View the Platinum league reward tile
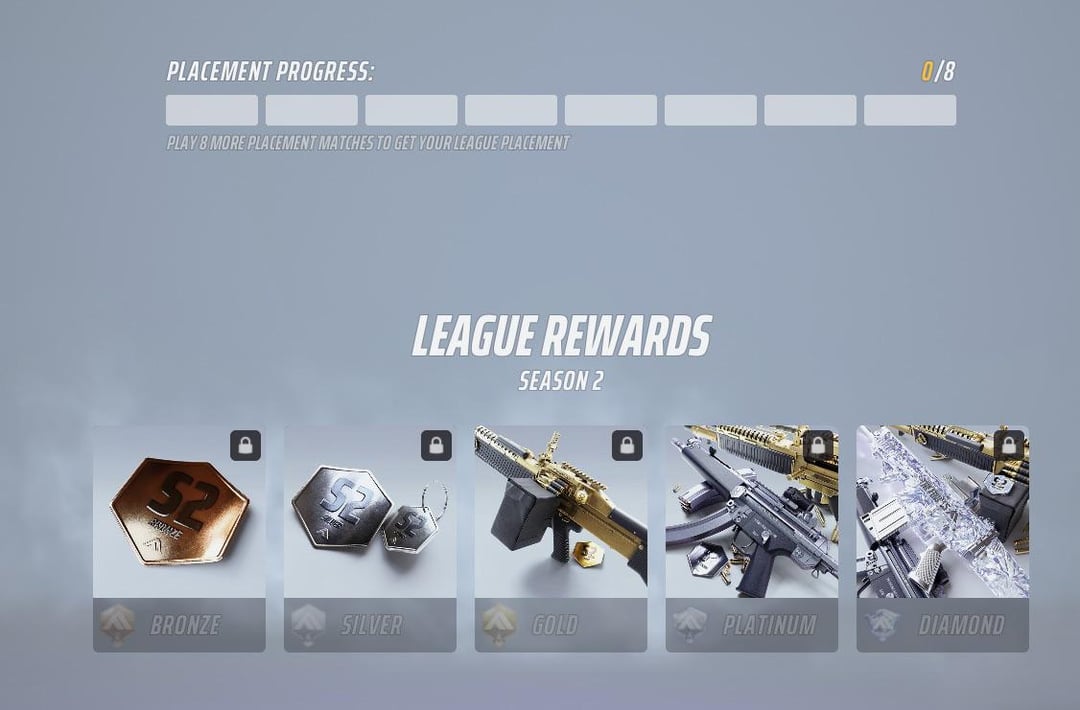The width and height of the screenshot is (1080, 710). [x=752, y=538]
